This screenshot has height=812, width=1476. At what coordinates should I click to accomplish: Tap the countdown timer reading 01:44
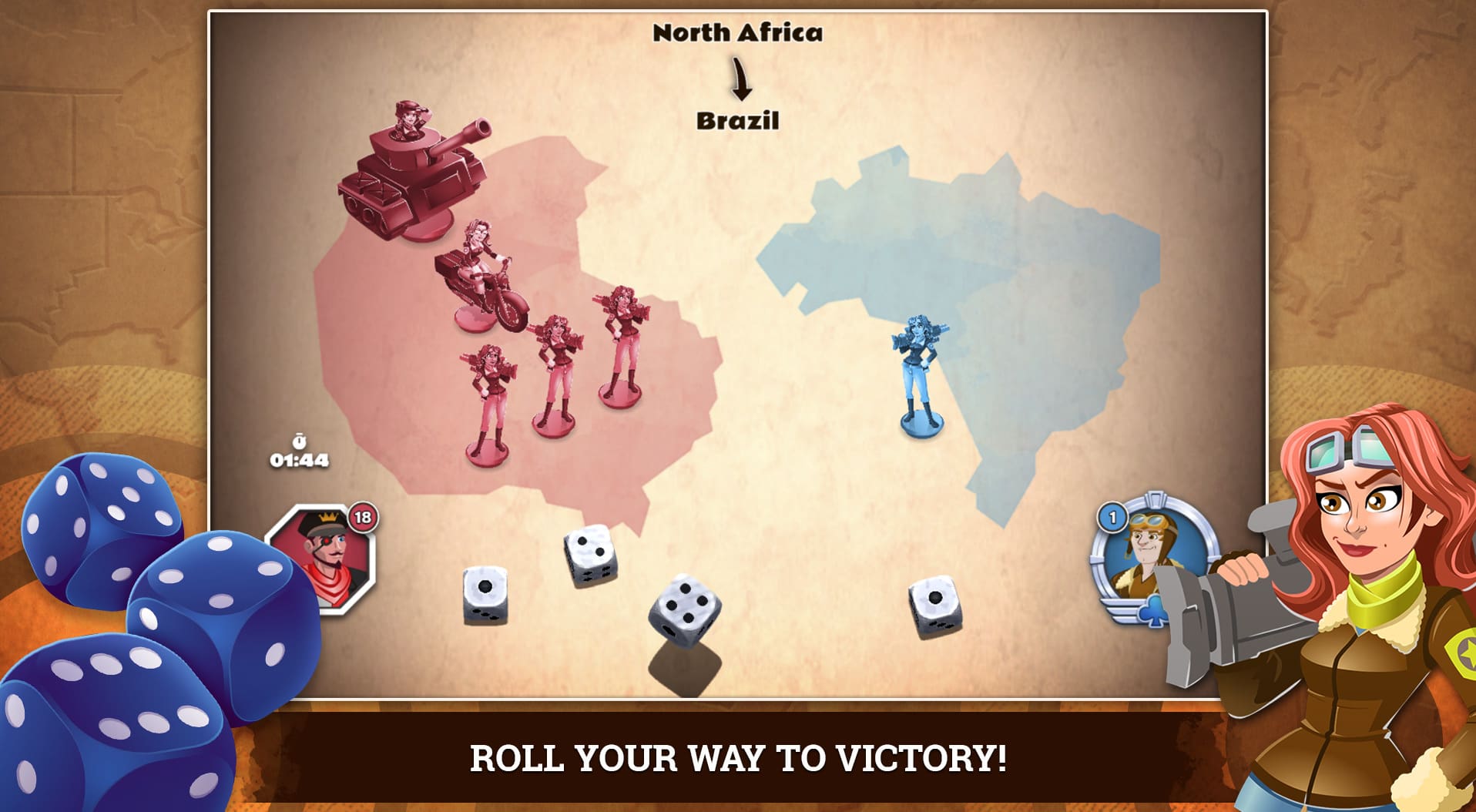(299, 460)
